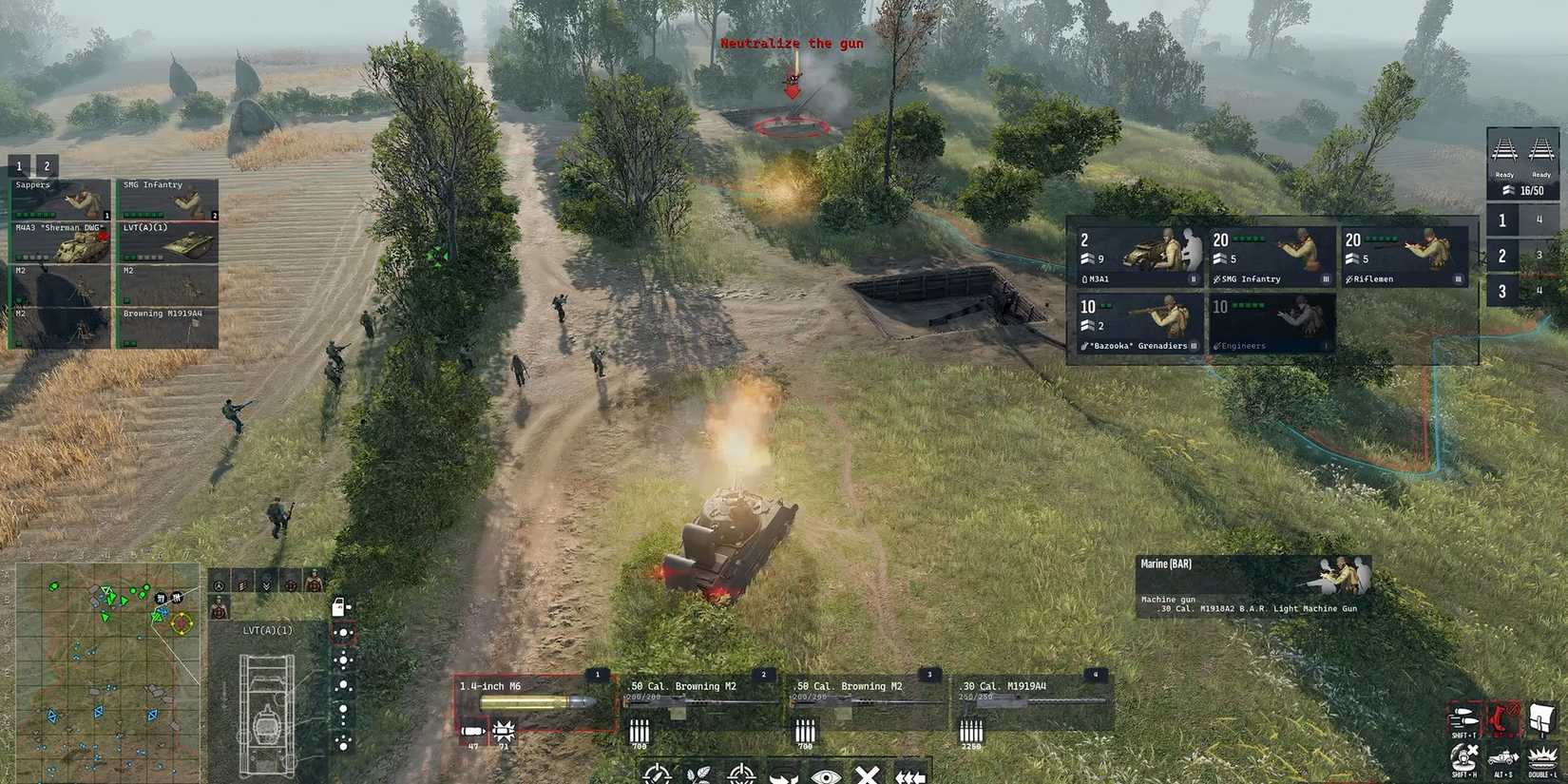The width and height of the screenshot is (1568, 784).
Task: Expand reinforcement squad group 1 on right panel
Action: coord(1502,220)
